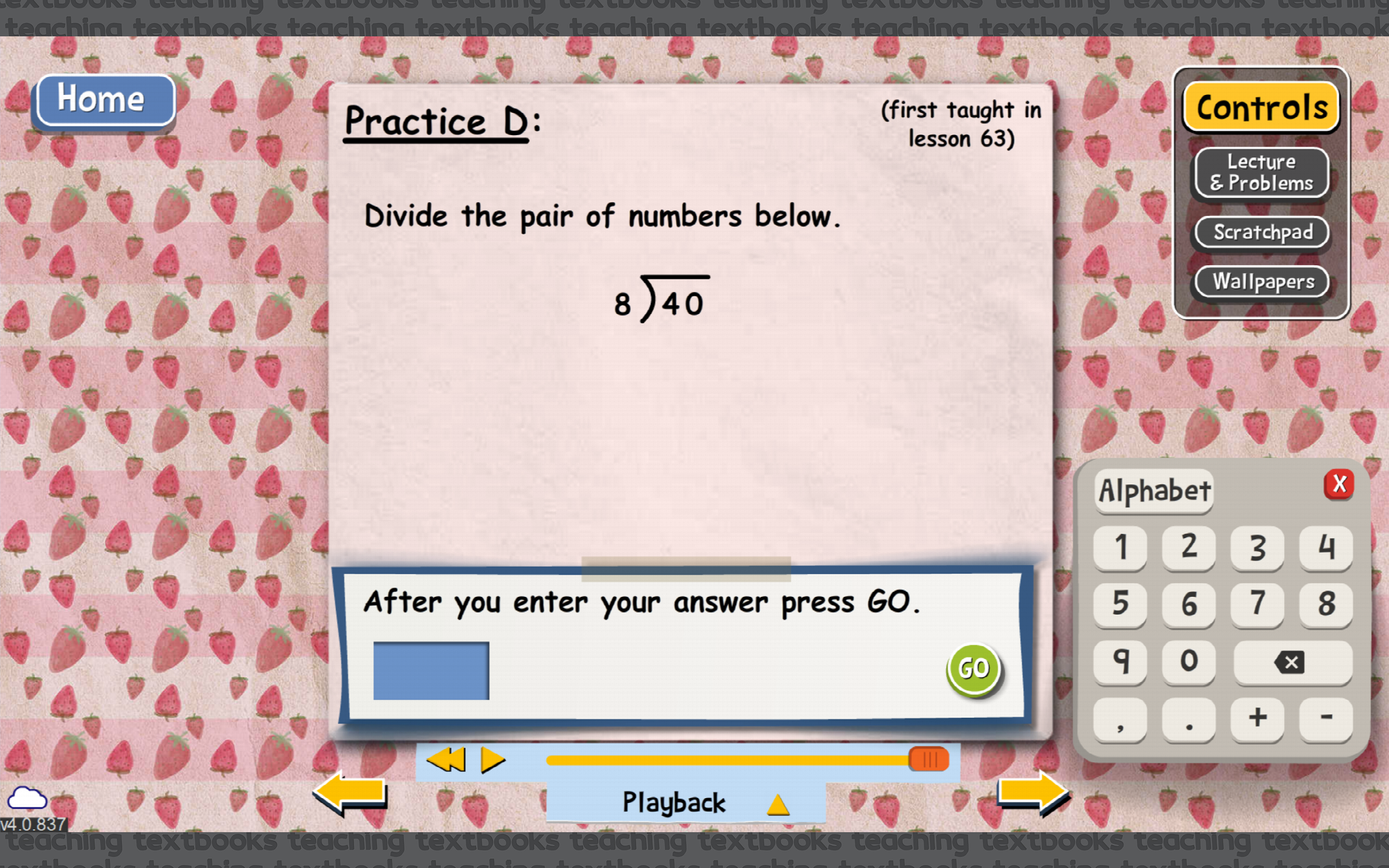Close the Alphabet keypad panel
The width and height of the screenshot is (1389, 868).
(x=1341, y=483)
